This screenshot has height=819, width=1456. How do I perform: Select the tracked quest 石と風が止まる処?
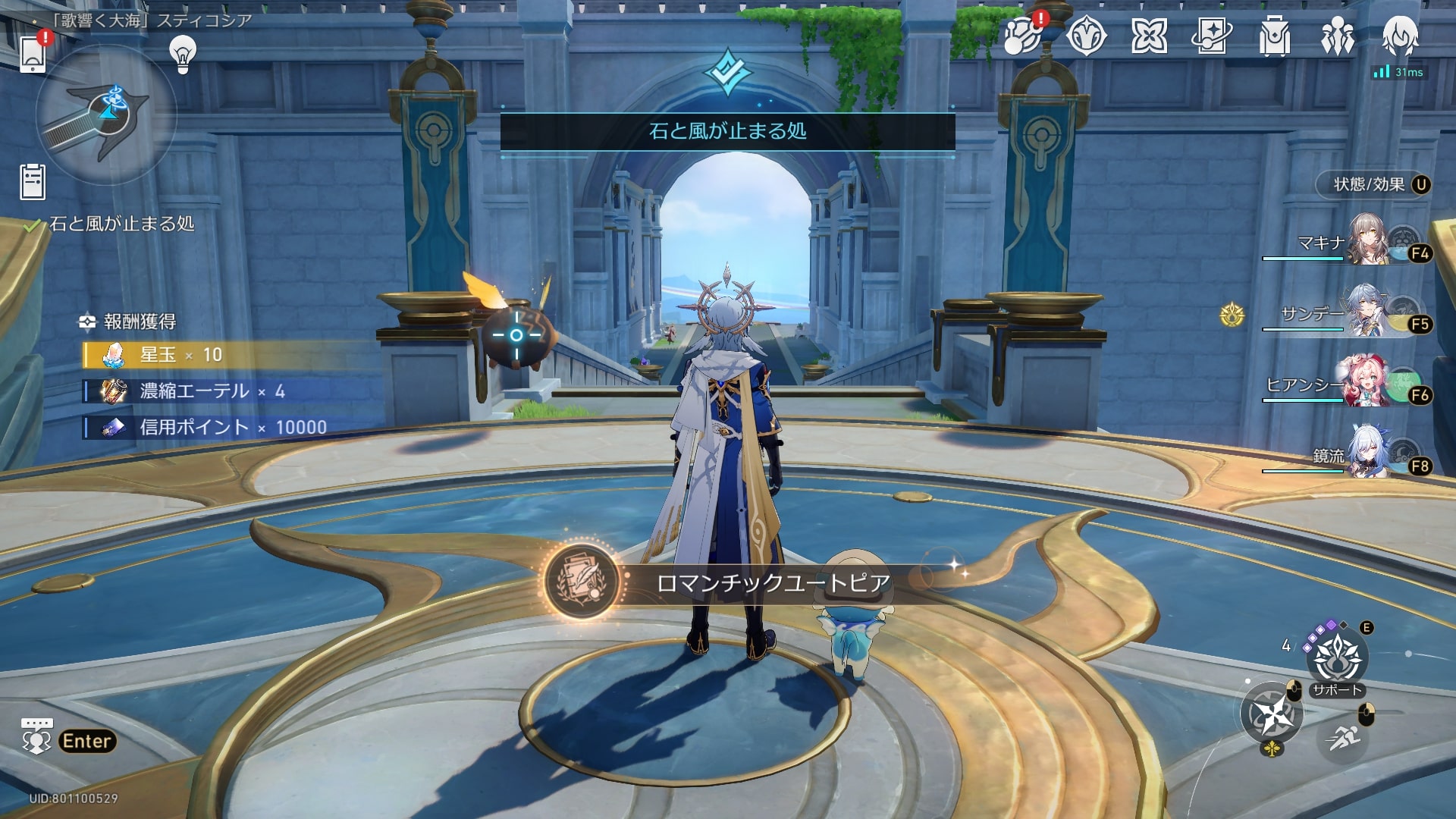tap(121, 224)
